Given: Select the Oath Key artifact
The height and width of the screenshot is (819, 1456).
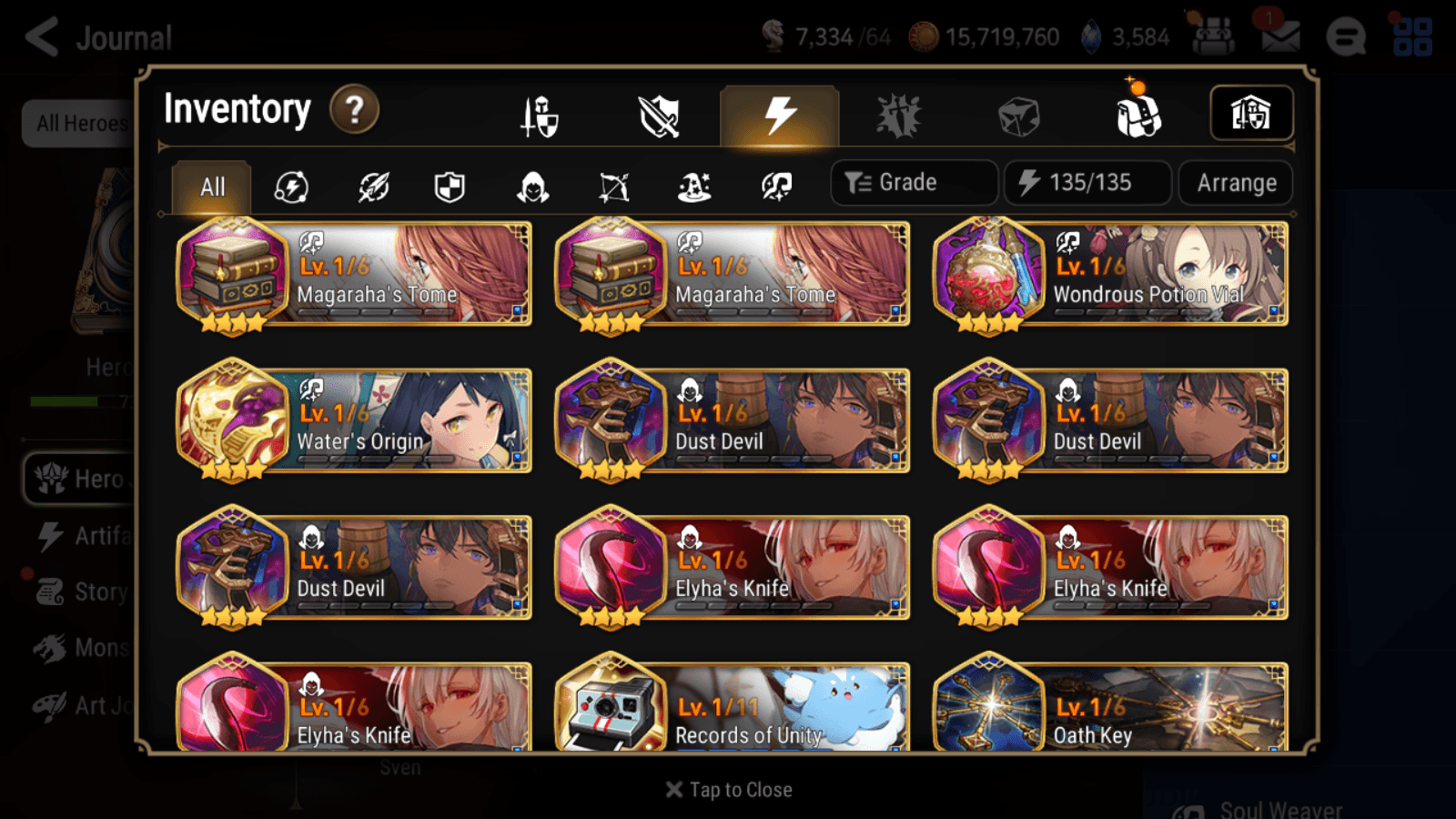Looking at the screenshot, I should pos(1110,710).
